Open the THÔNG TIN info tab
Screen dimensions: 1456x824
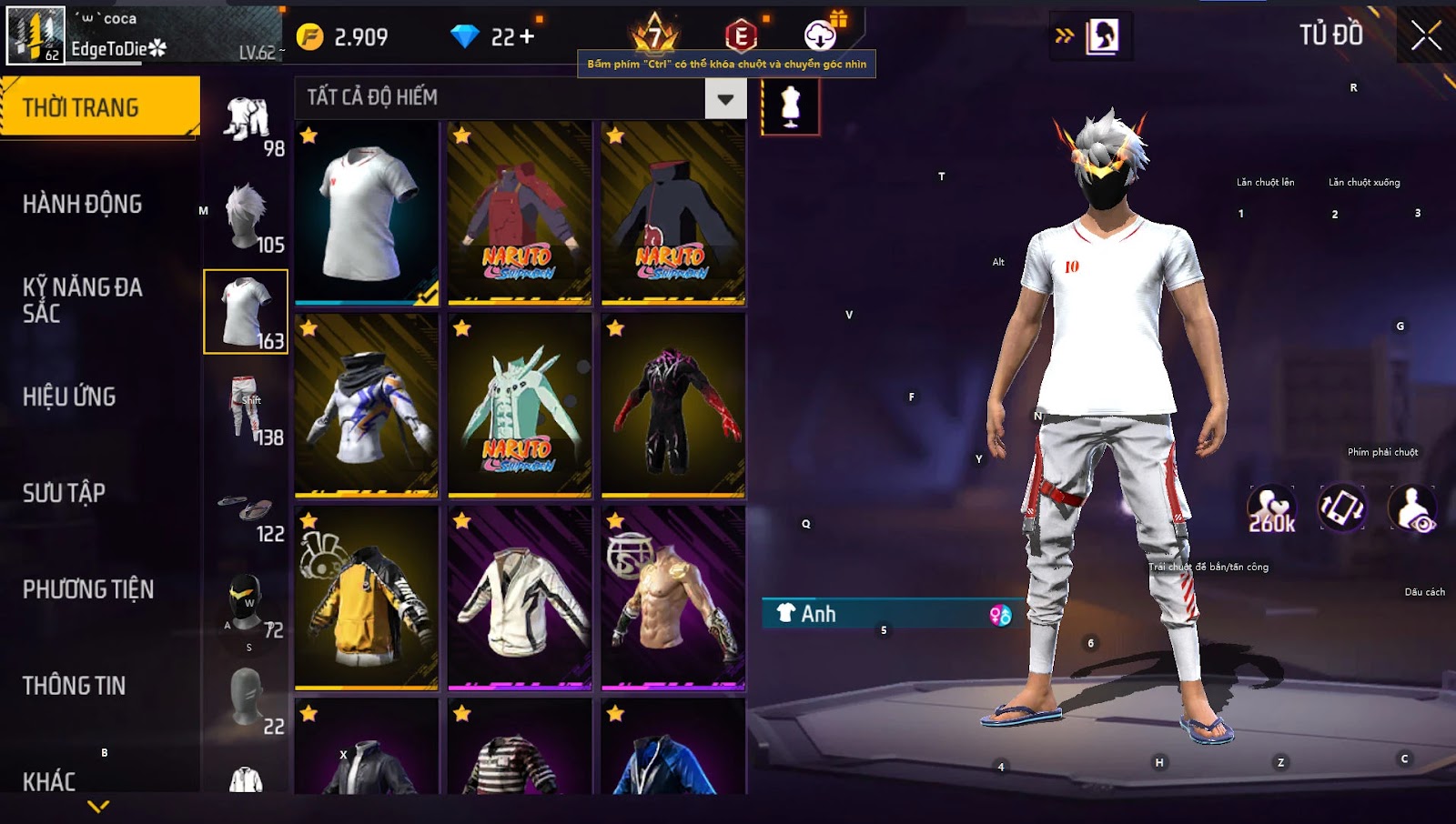(75, 686)
